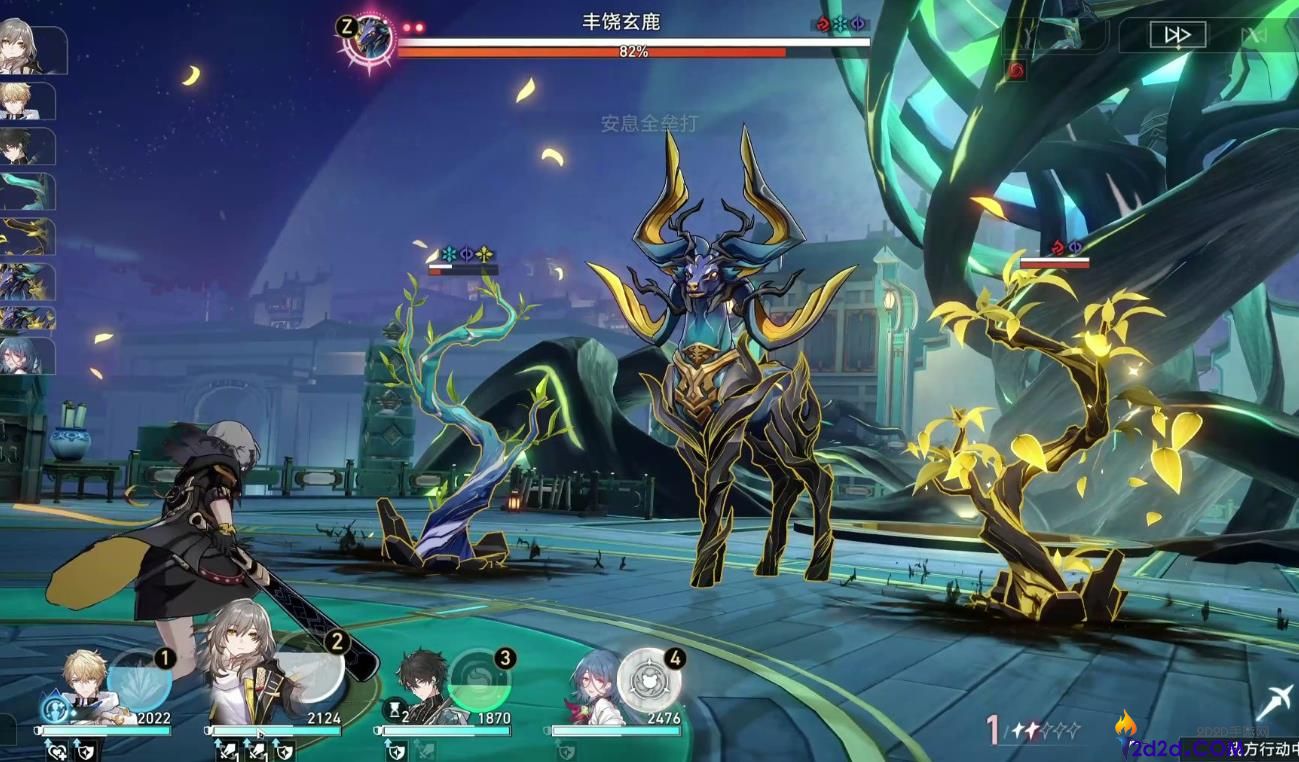Activate Trailblazer's ultimate, numbered 2

coord(314,665)
